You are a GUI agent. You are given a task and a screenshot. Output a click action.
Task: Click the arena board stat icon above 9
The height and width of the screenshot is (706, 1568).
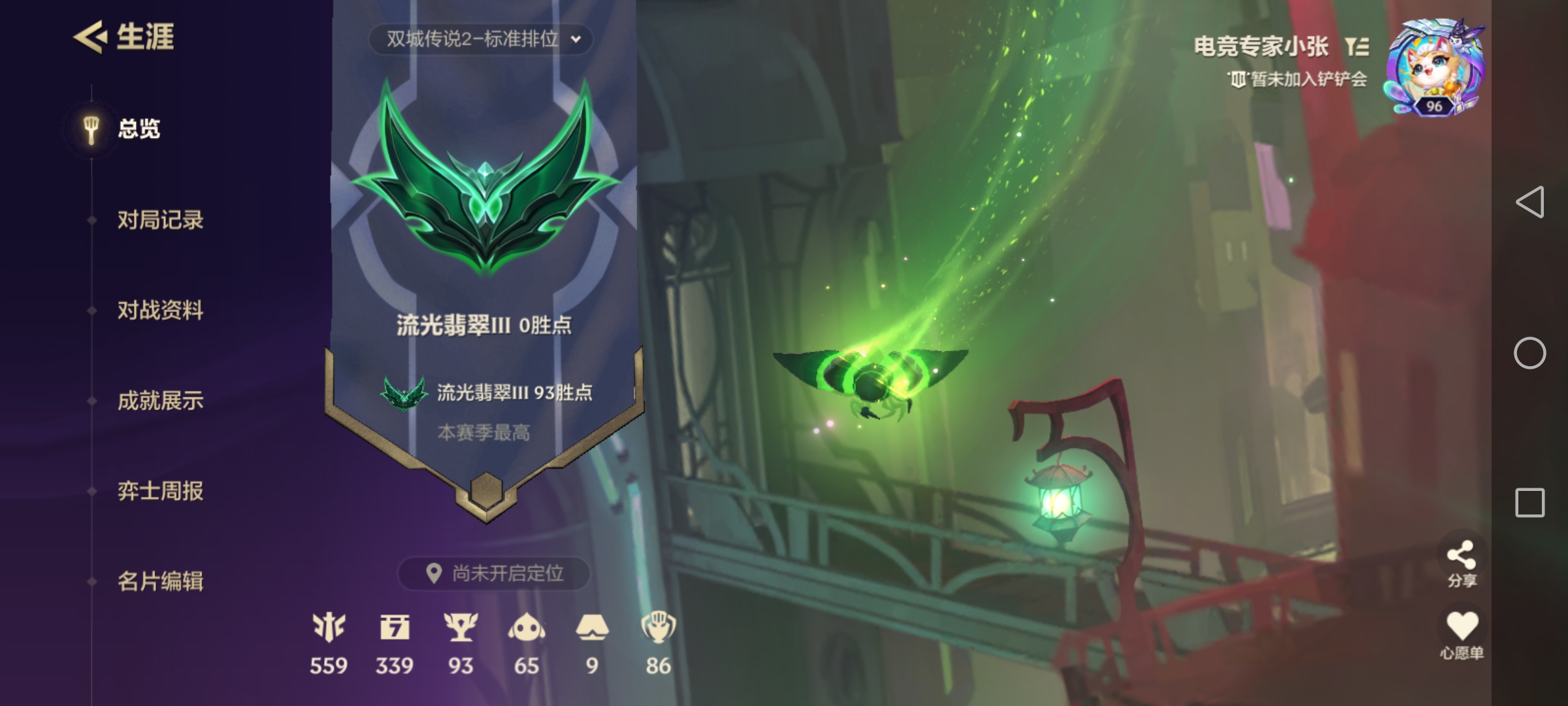593,626
